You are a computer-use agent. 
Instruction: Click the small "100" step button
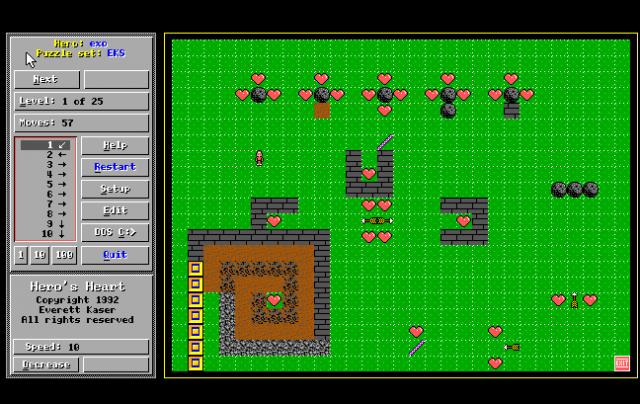[x=63, y=255]
